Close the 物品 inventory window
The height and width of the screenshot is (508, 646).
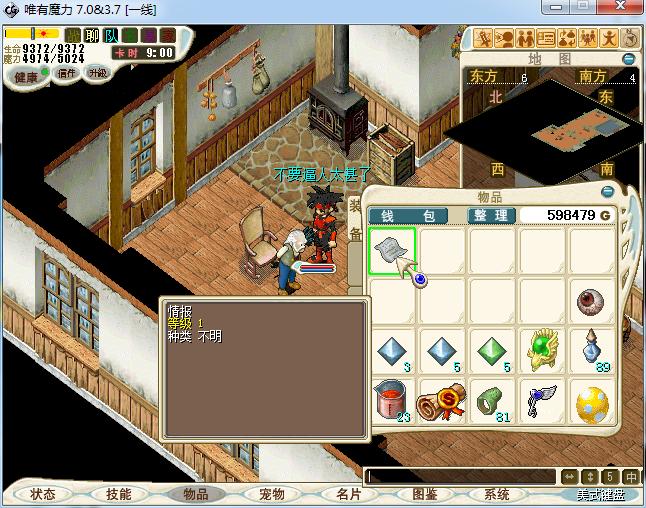tap(607, 191)
